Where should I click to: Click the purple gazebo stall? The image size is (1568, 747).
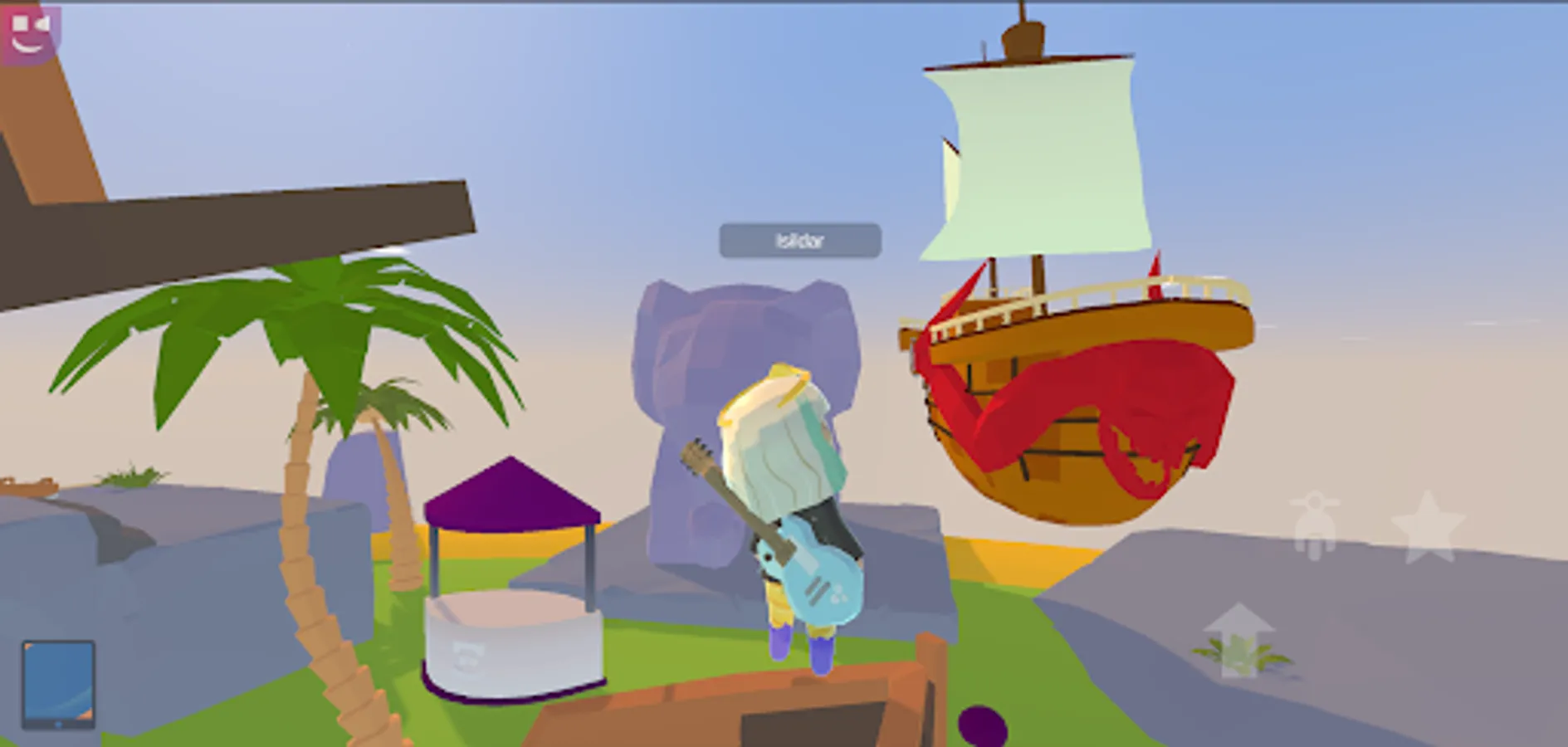coord(510,581)
